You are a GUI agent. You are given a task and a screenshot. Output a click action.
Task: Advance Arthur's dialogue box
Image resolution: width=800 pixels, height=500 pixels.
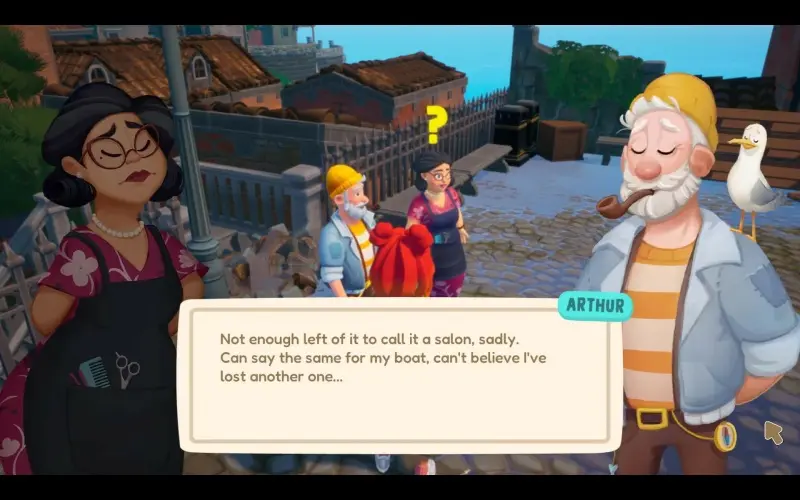pos(398,375)
